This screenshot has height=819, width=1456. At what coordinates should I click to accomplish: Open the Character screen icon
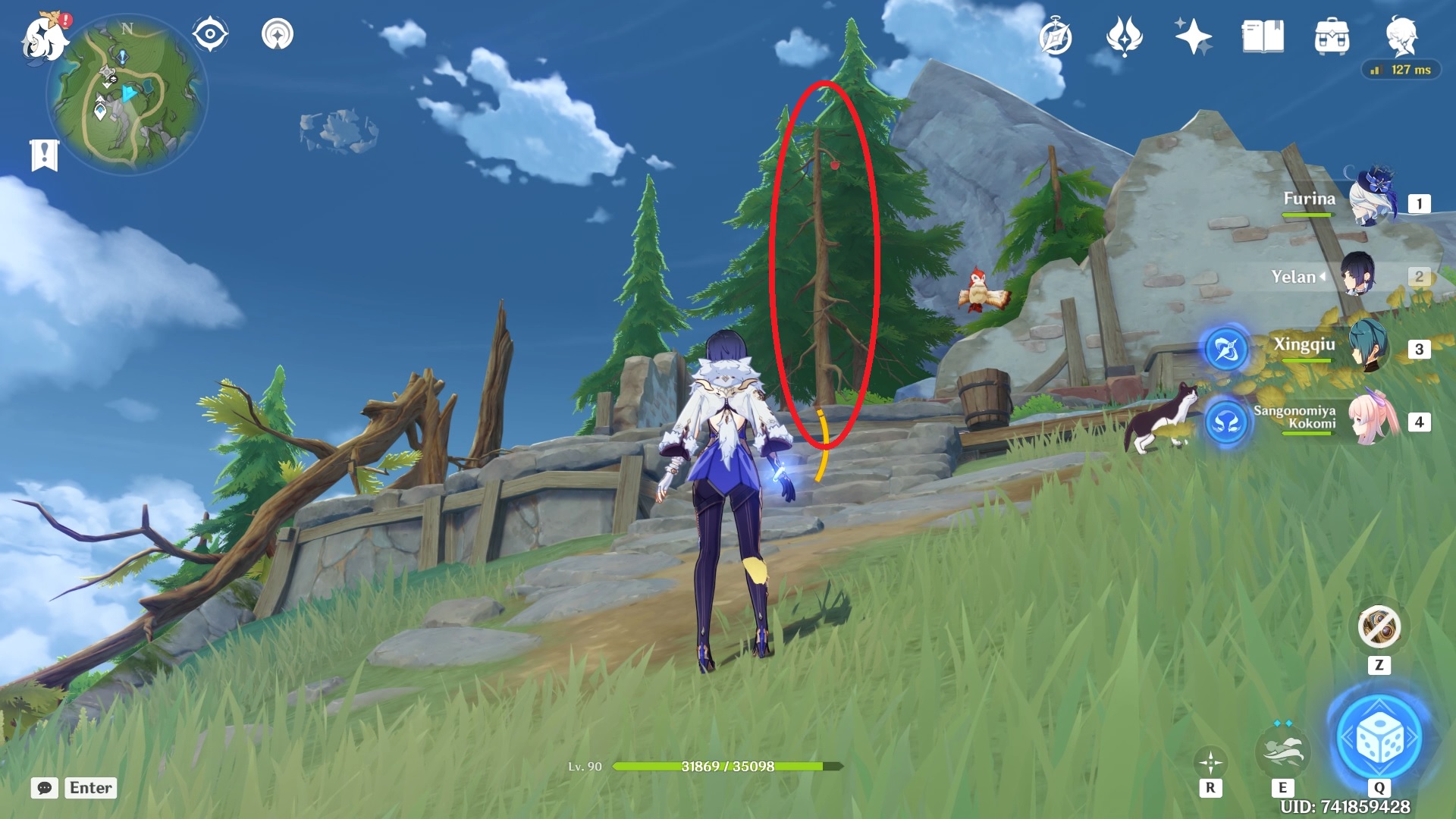[x=1401, y=35]
